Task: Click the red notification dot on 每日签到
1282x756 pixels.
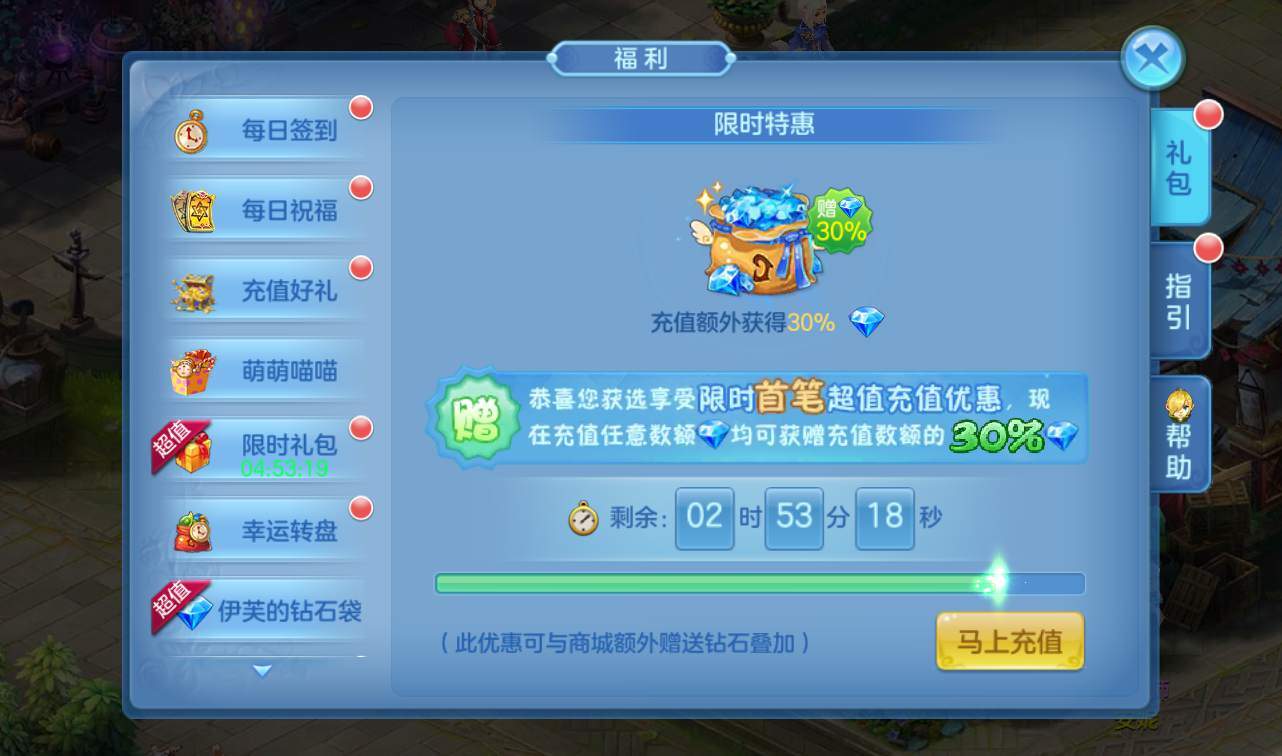Action: point(362,106)
